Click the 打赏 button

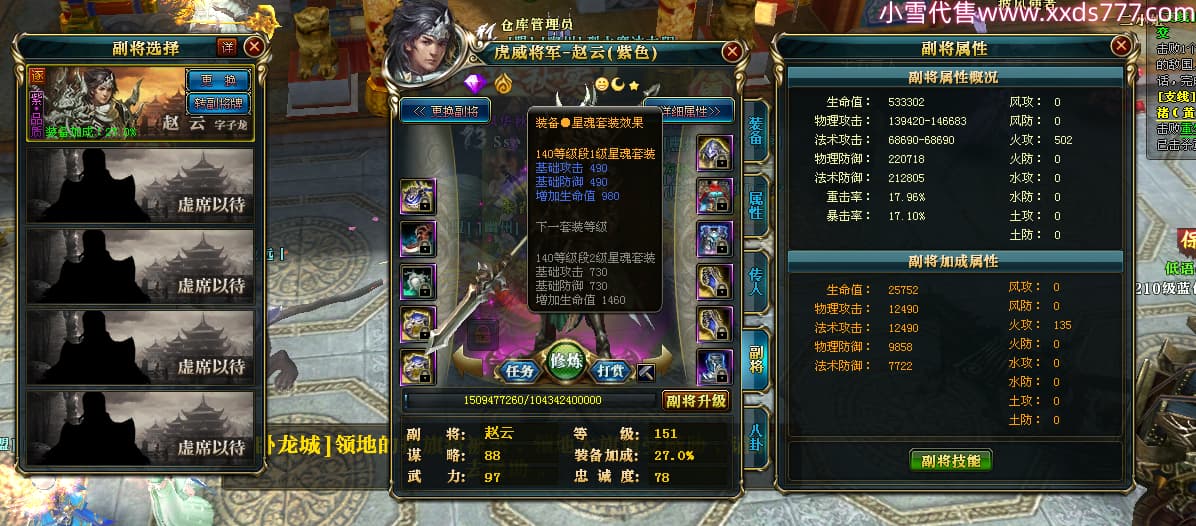click(x=611, y=370)
